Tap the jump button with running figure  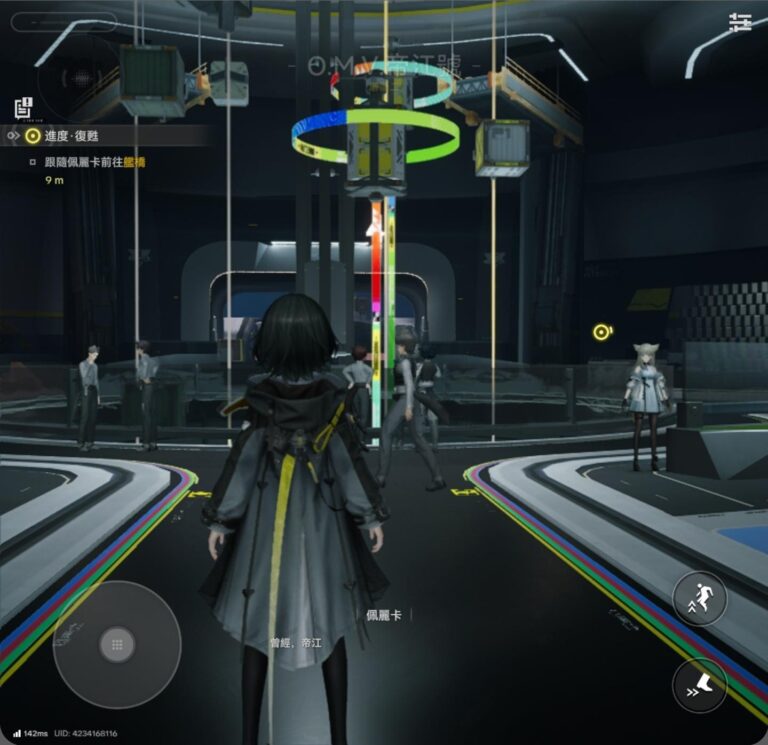point(699,598)
